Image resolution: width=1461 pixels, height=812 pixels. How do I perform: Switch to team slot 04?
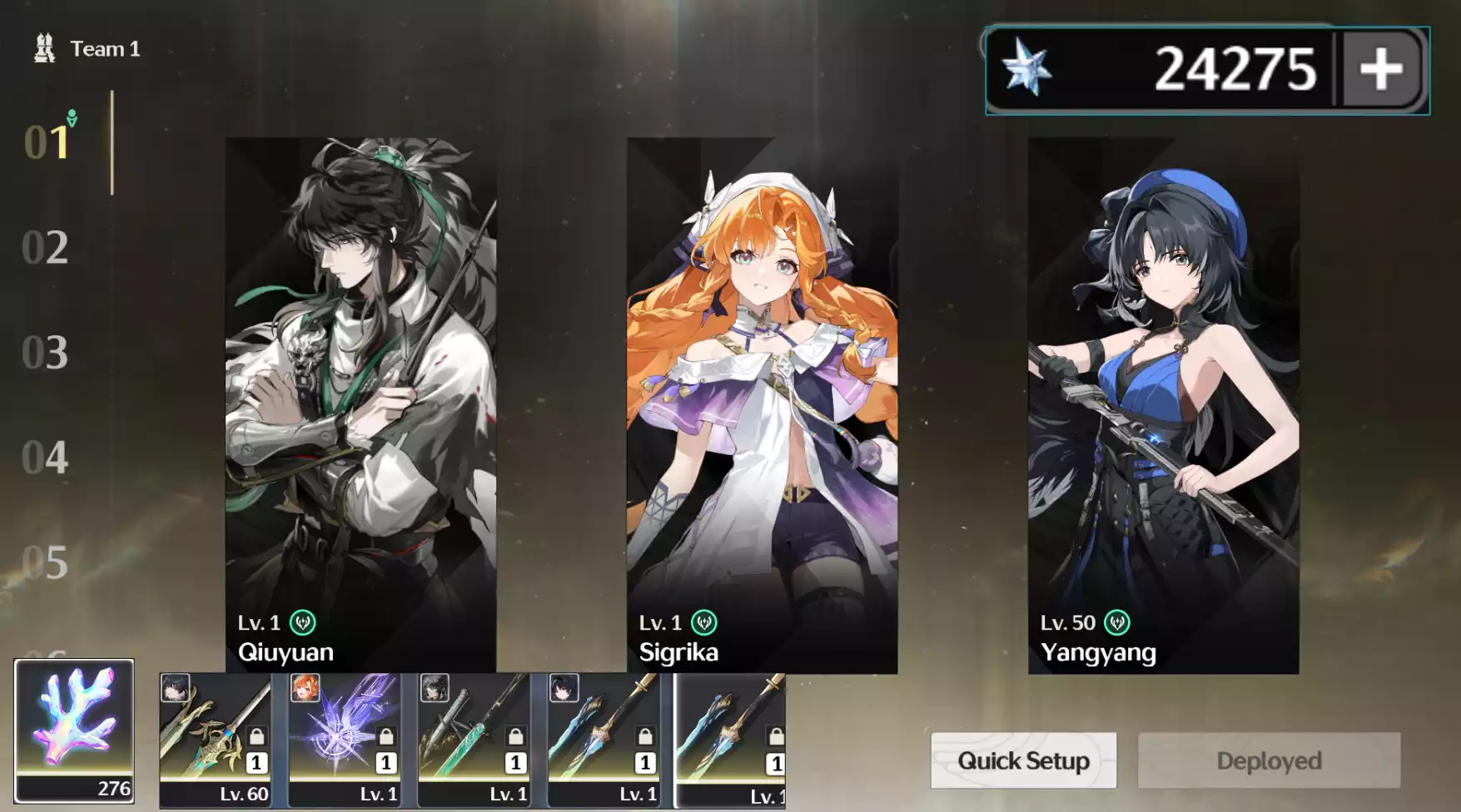[45, 458]
